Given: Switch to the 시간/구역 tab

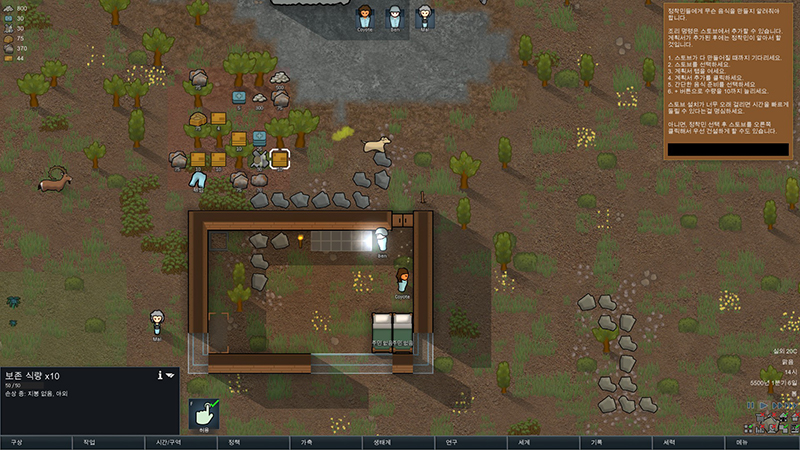Looking at the screenshot, I should click(161, 441).
